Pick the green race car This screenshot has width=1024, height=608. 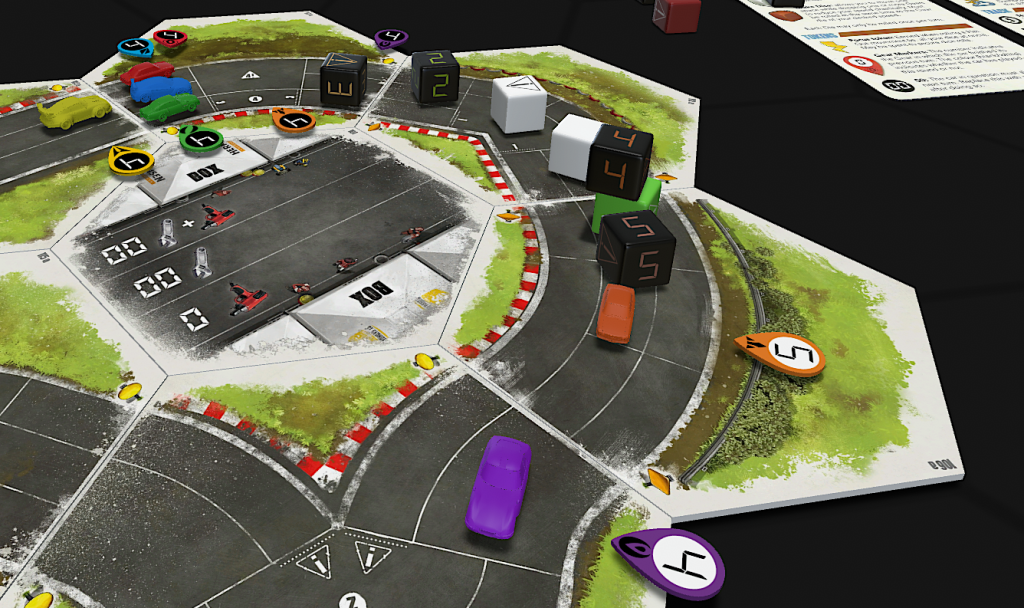(169, 107)
